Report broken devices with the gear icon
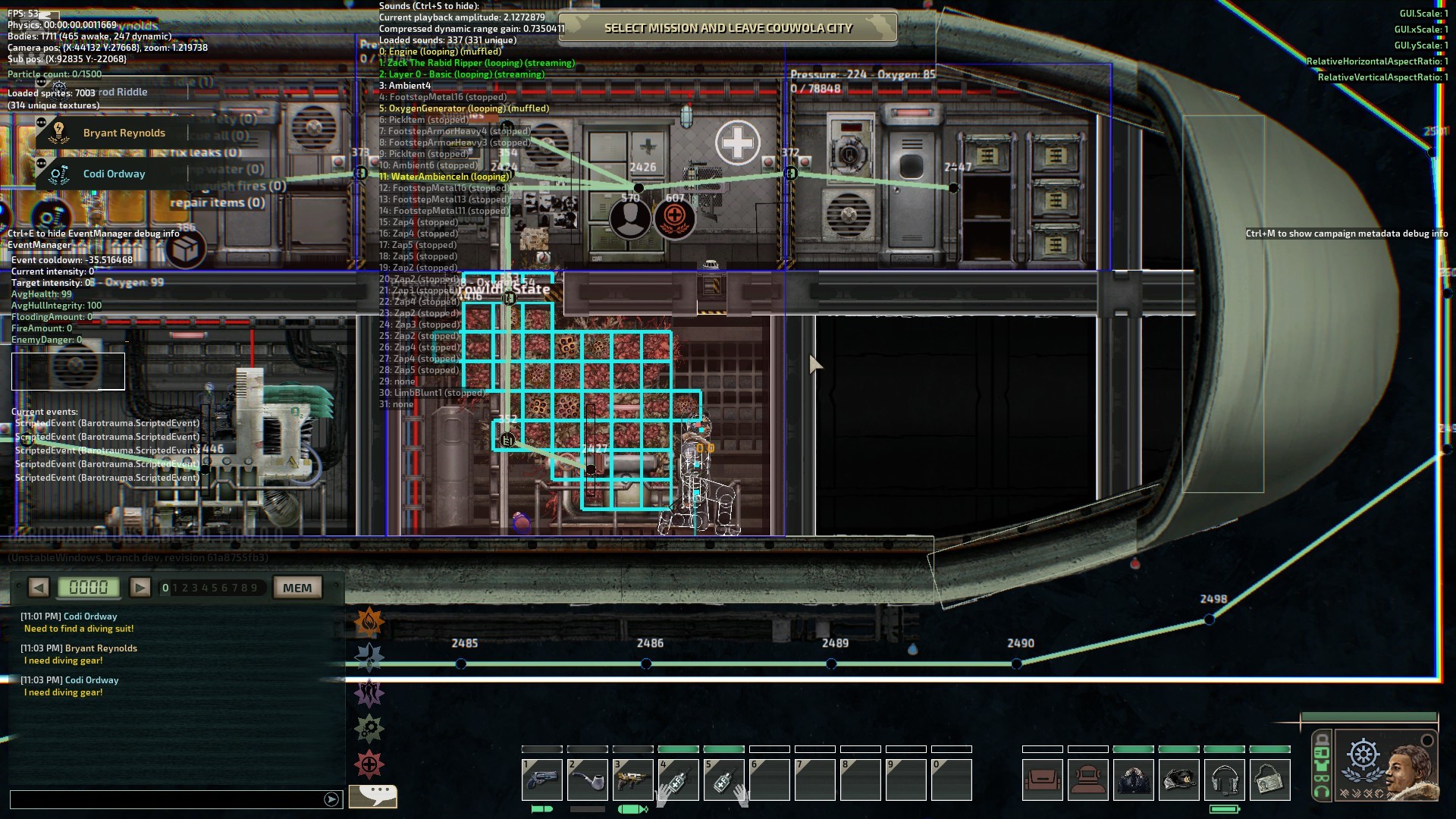 tap(369, 729)
